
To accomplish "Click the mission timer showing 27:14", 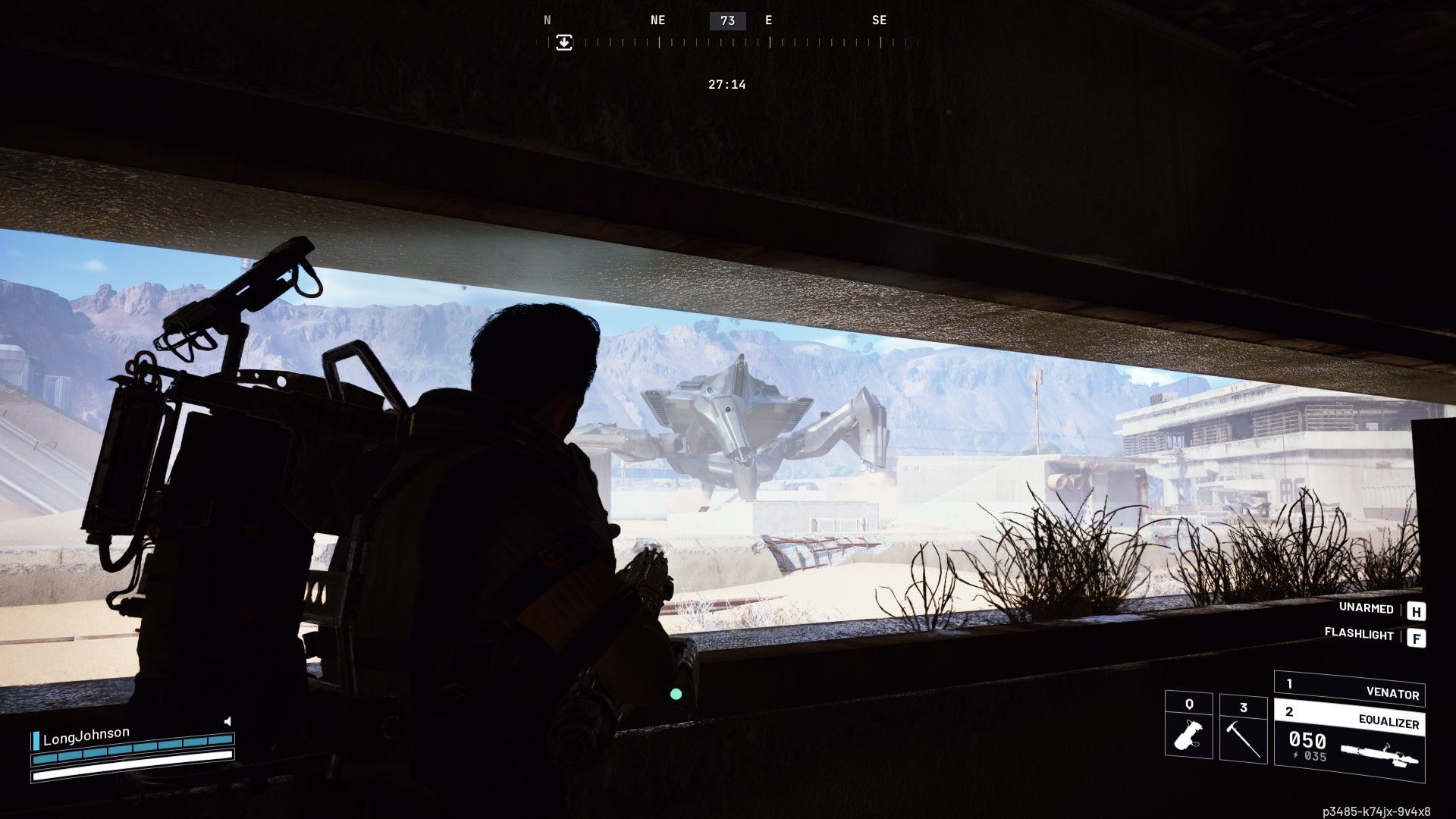I will coord(726,84).
